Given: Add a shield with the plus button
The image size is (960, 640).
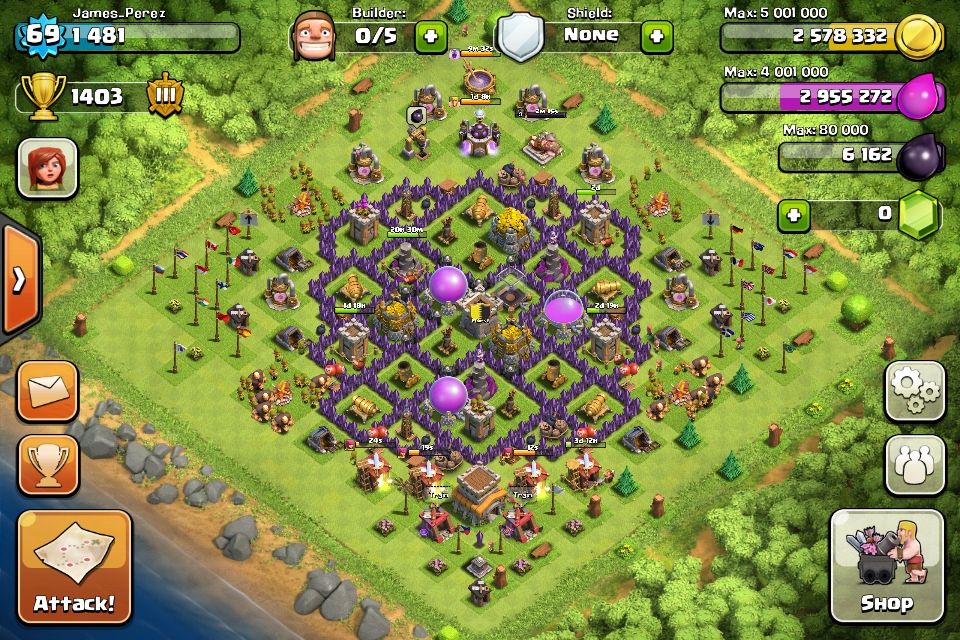Looking at the screenshot, I should [x=656, y=36].
